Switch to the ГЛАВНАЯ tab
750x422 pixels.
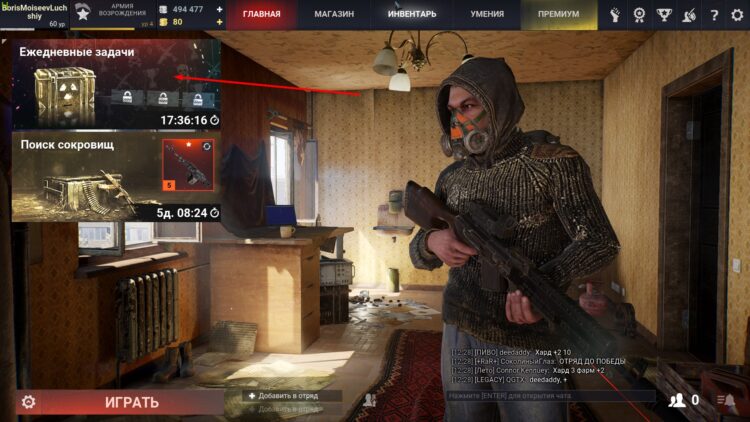(261, 15)
